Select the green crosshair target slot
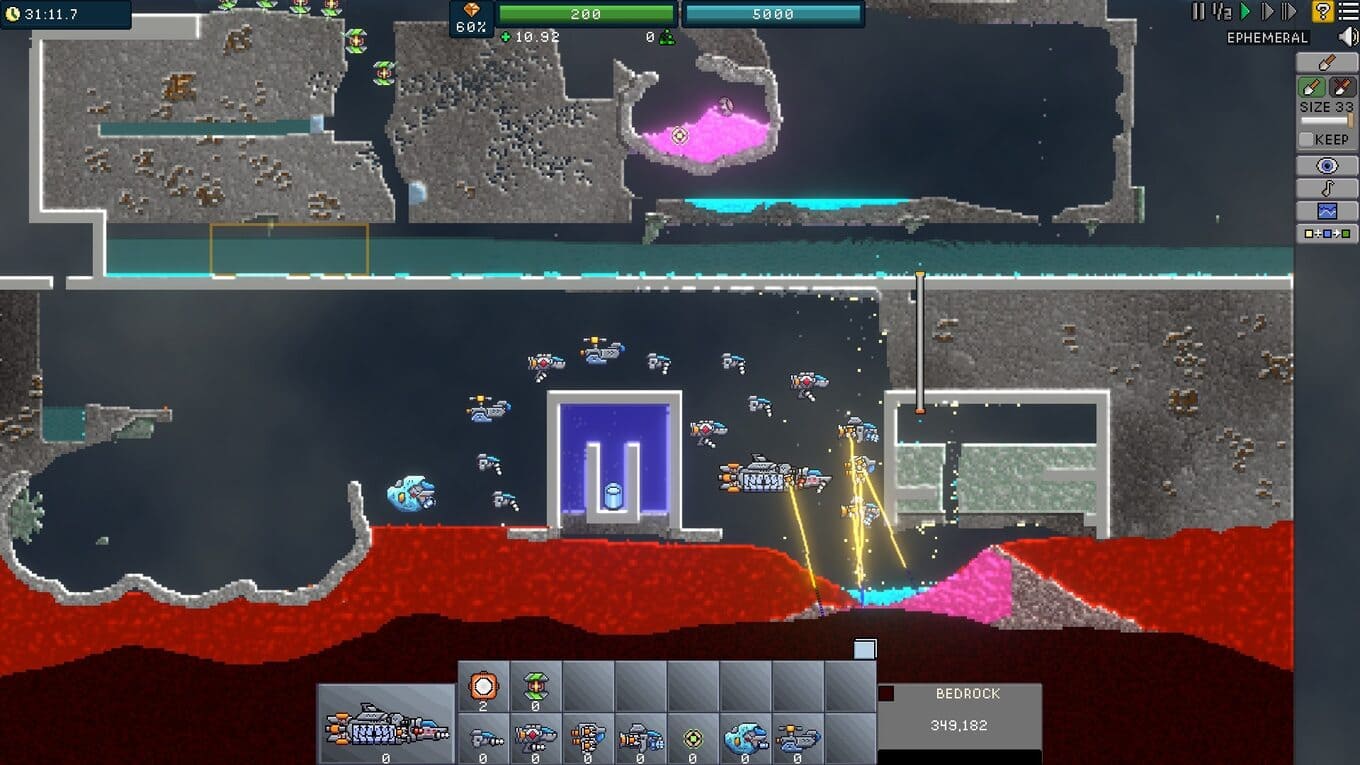The width and height of the screenshot is (1360, 765). pos(692,739)
